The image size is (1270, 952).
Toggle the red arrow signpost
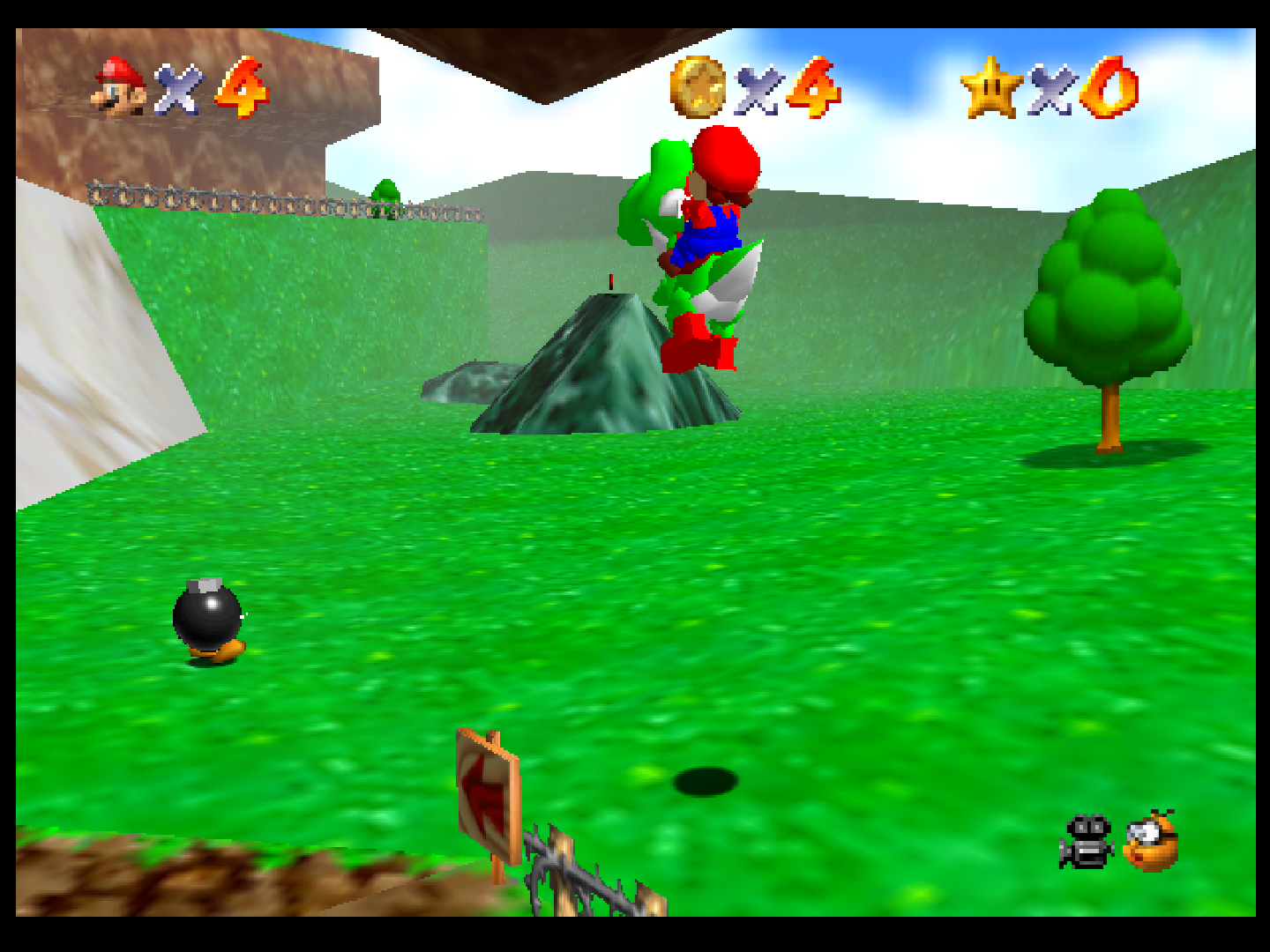coord(486,793)
